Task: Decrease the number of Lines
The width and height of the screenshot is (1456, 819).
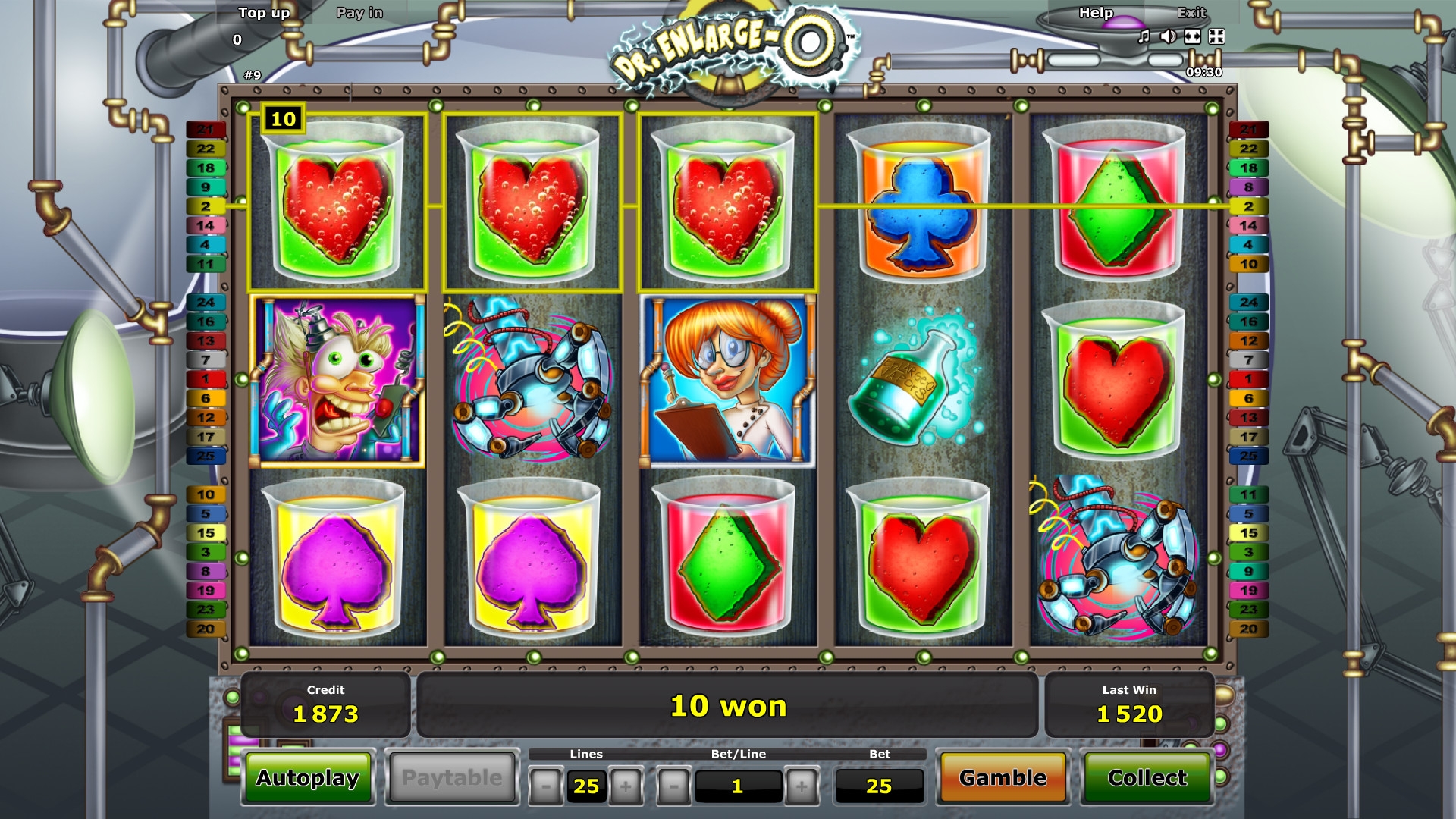Action: point(545,786)
